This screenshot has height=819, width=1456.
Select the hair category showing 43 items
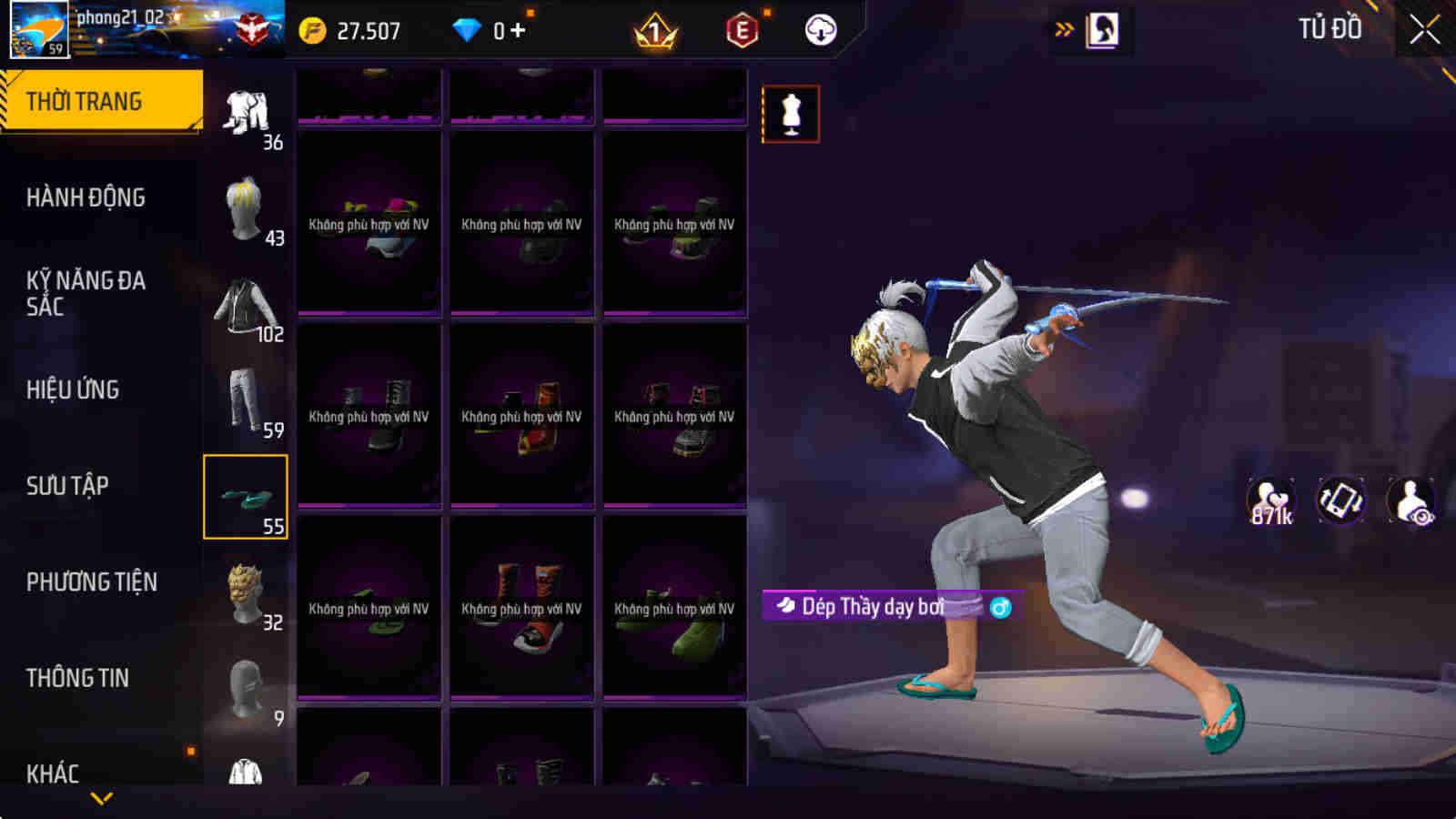pos(244,209)
